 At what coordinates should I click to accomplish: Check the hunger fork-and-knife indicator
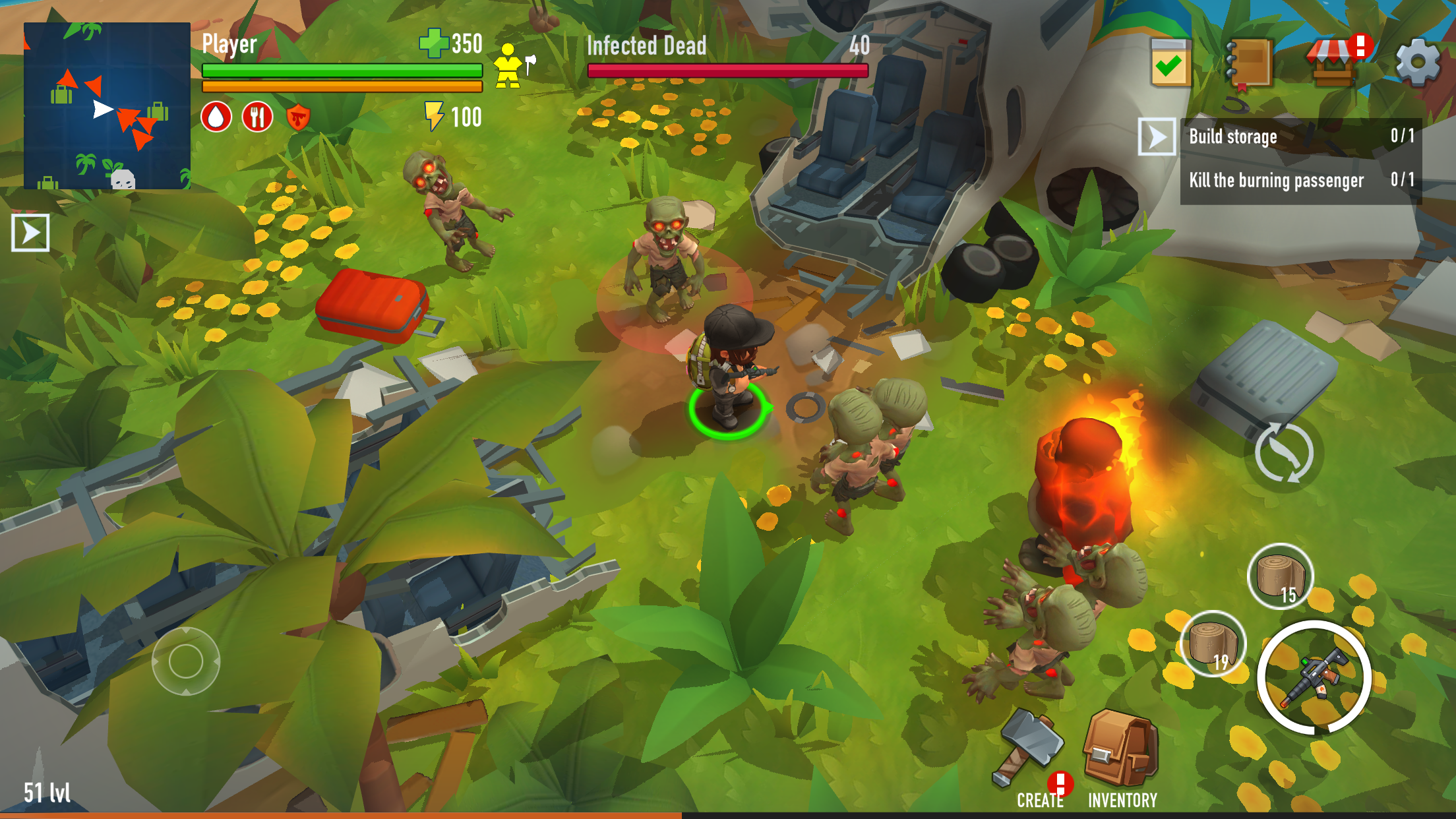(x=257, y=117)
